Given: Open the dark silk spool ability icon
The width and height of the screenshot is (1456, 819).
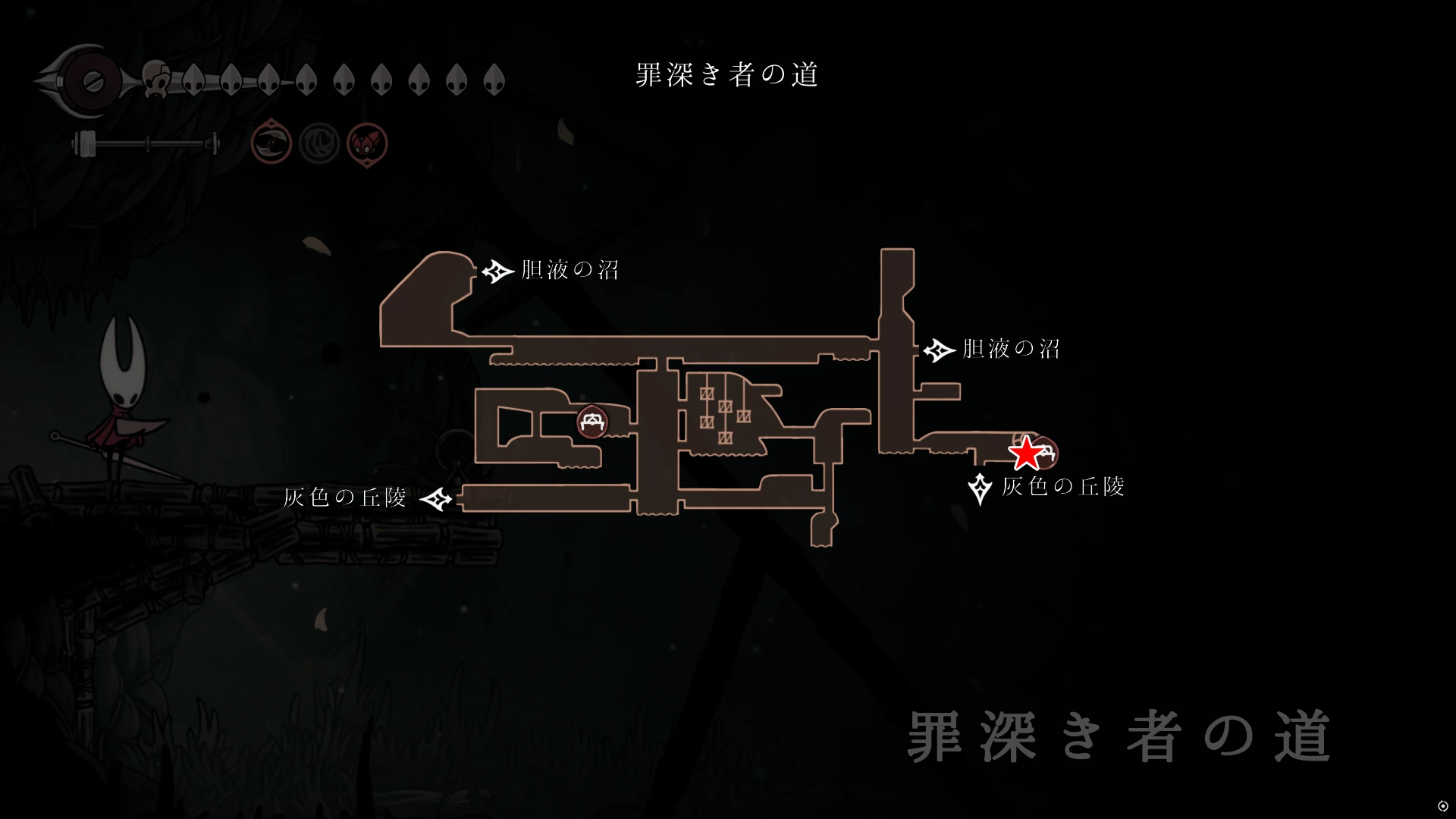Looking at the screenshot, I should (320, 143).
